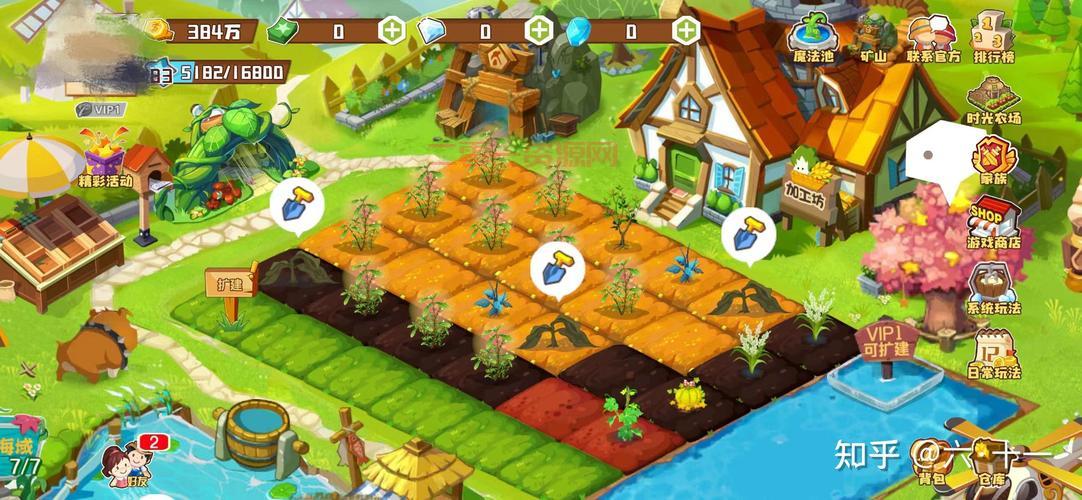Tap 联系官方 to contact support
The image size is (1082, 500).
pos(933,38)
